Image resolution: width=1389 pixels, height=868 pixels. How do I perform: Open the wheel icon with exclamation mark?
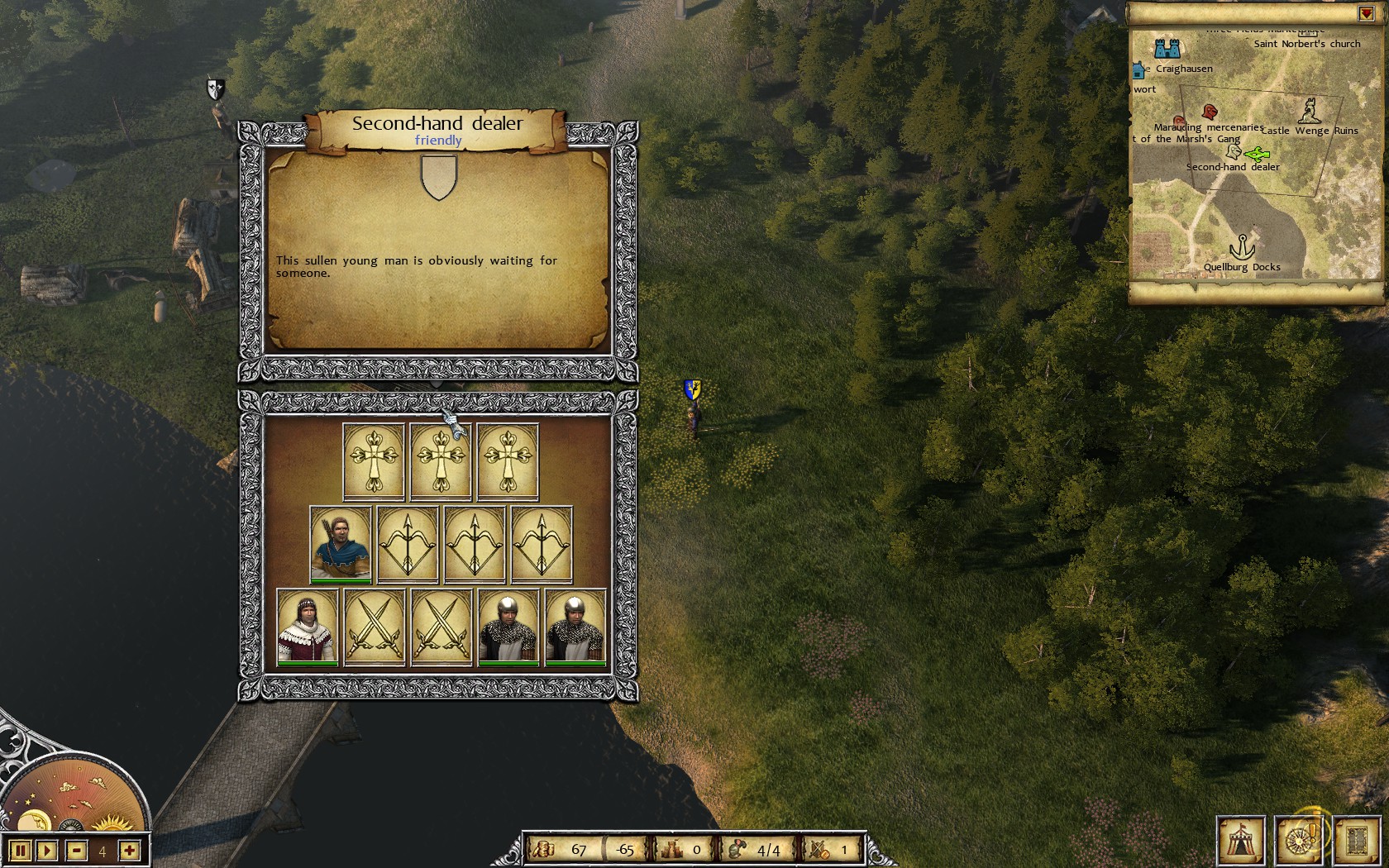click(1300, 841)
